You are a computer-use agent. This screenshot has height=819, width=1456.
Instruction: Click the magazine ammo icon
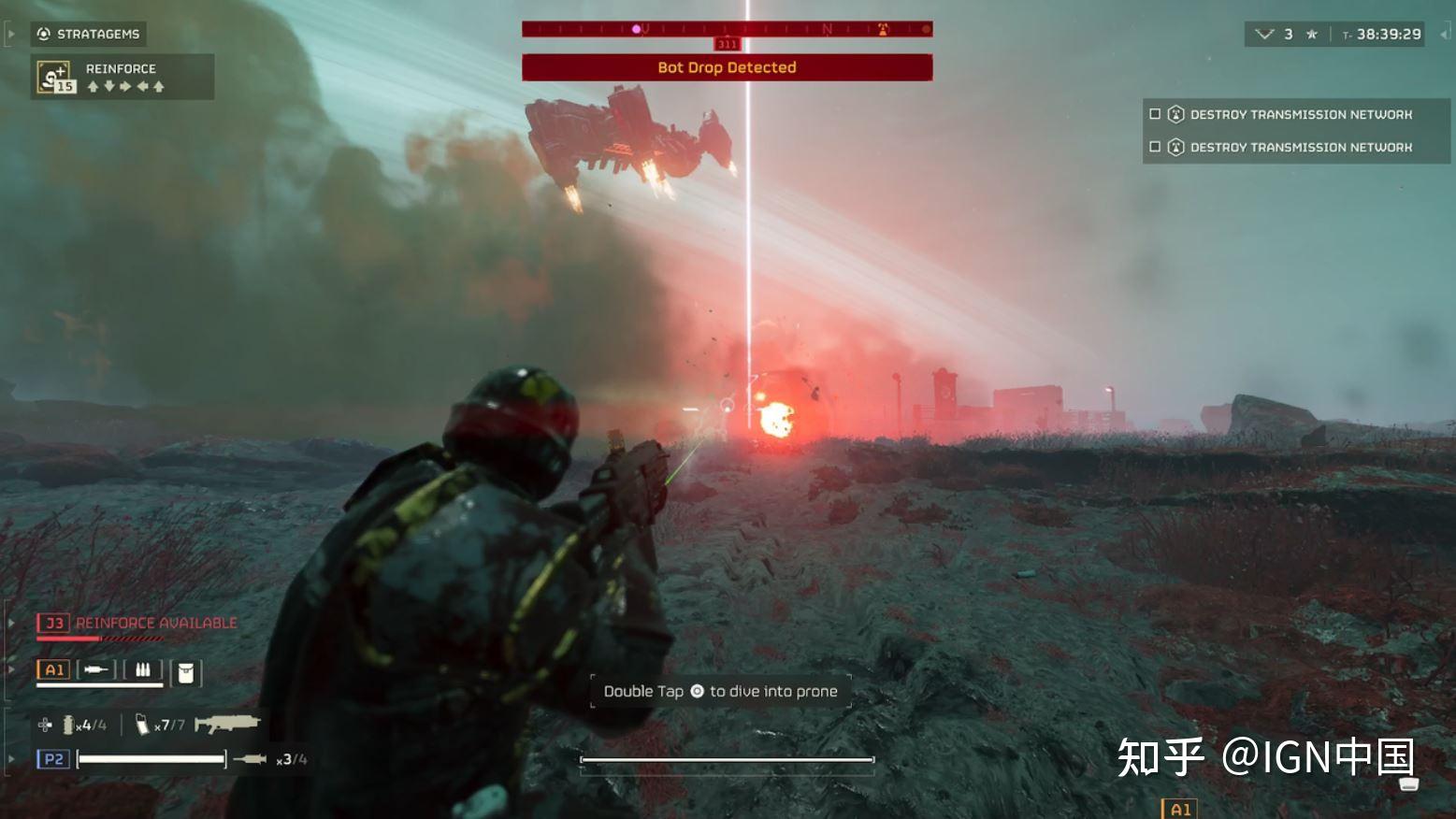coord(142,725)
